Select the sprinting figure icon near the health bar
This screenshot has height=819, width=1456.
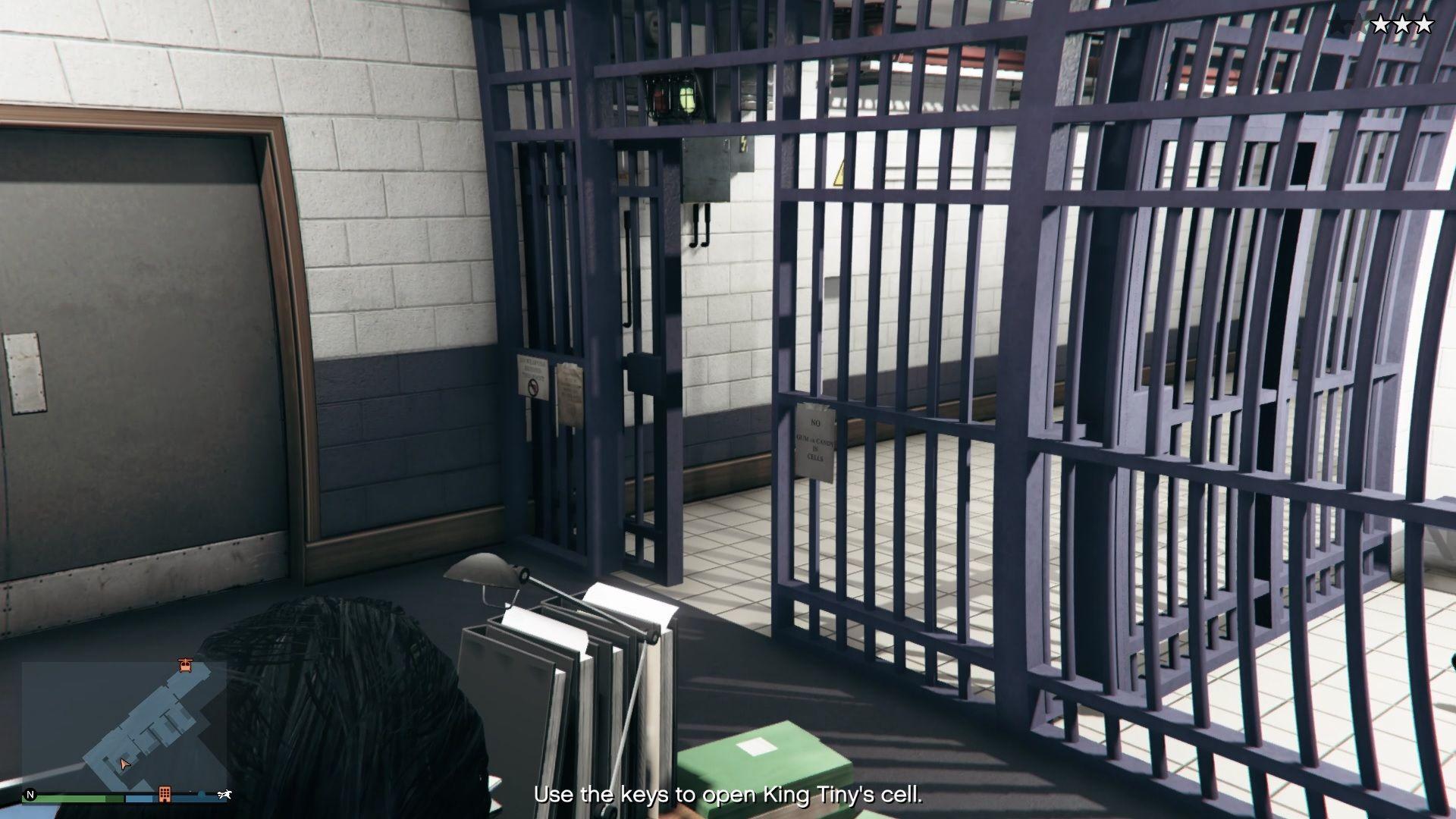click(x=224, y=795)
